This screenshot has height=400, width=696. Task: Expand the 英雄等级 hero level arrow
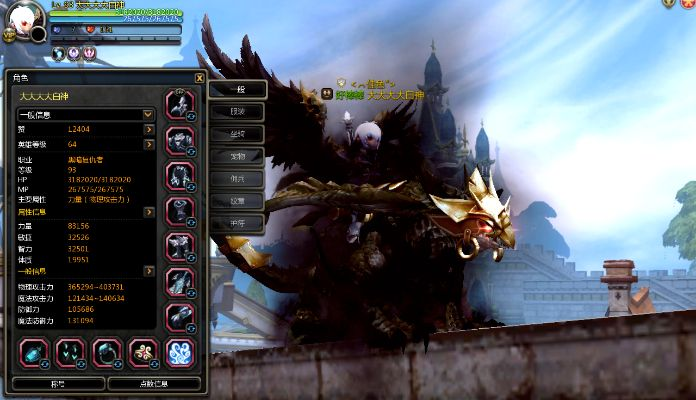(x=149, y=144)
